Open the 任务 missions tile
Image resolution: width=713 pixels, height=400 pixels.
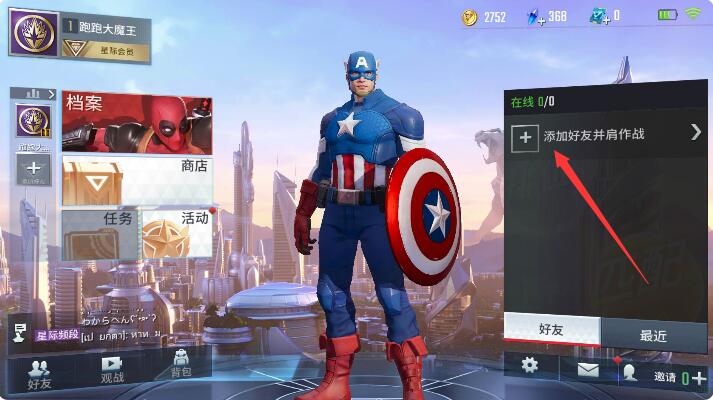click(x=99, y=234)
